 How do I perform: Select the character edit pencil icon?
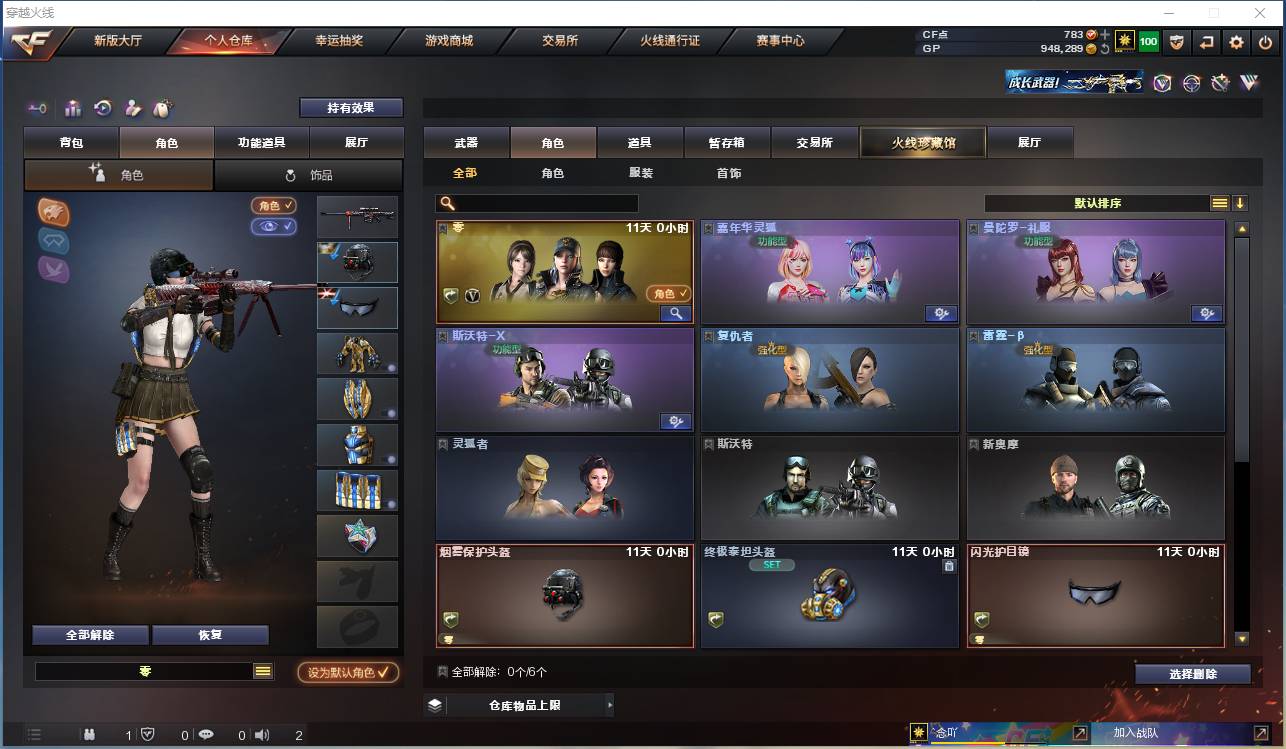132,107
